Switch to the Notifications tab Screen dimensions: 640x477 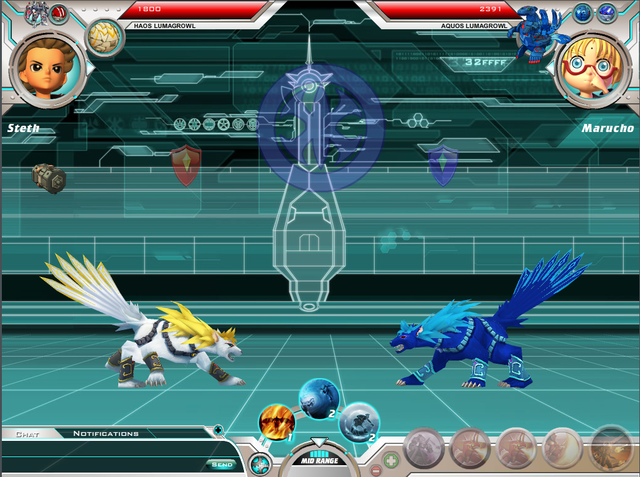coord(105,433)
